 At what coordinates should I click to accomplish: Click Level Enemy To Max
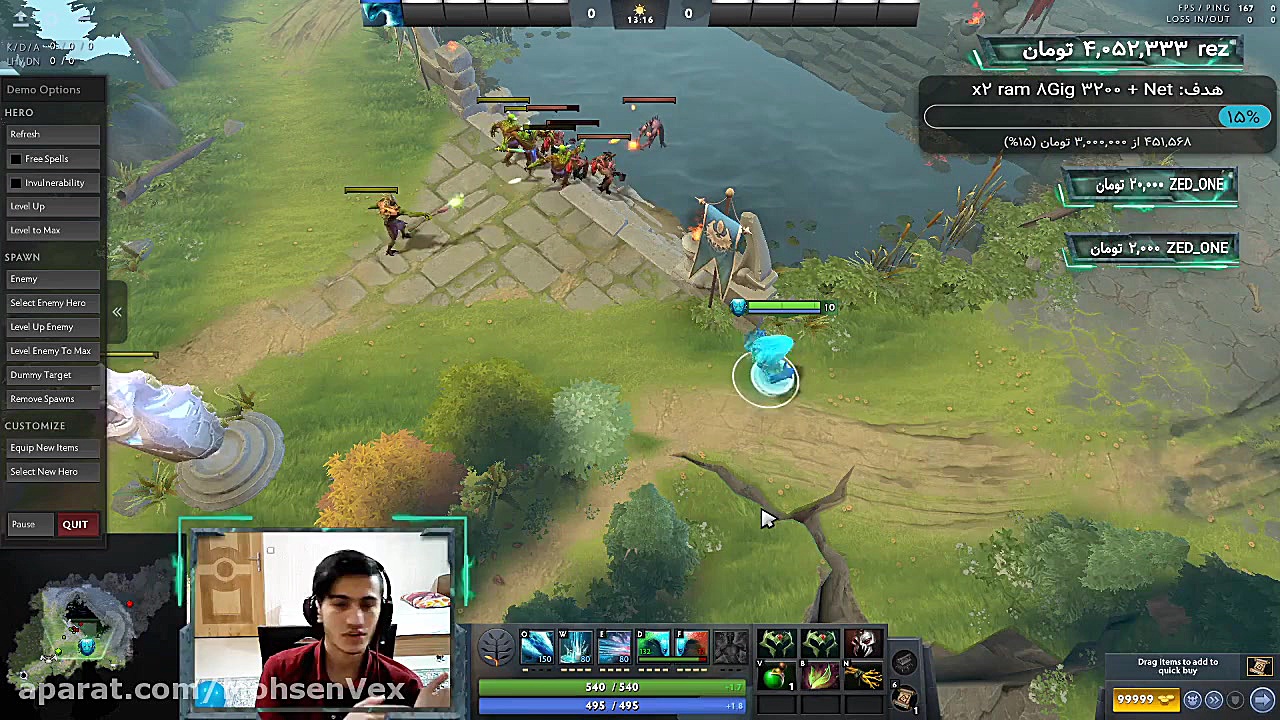point(50,351)
